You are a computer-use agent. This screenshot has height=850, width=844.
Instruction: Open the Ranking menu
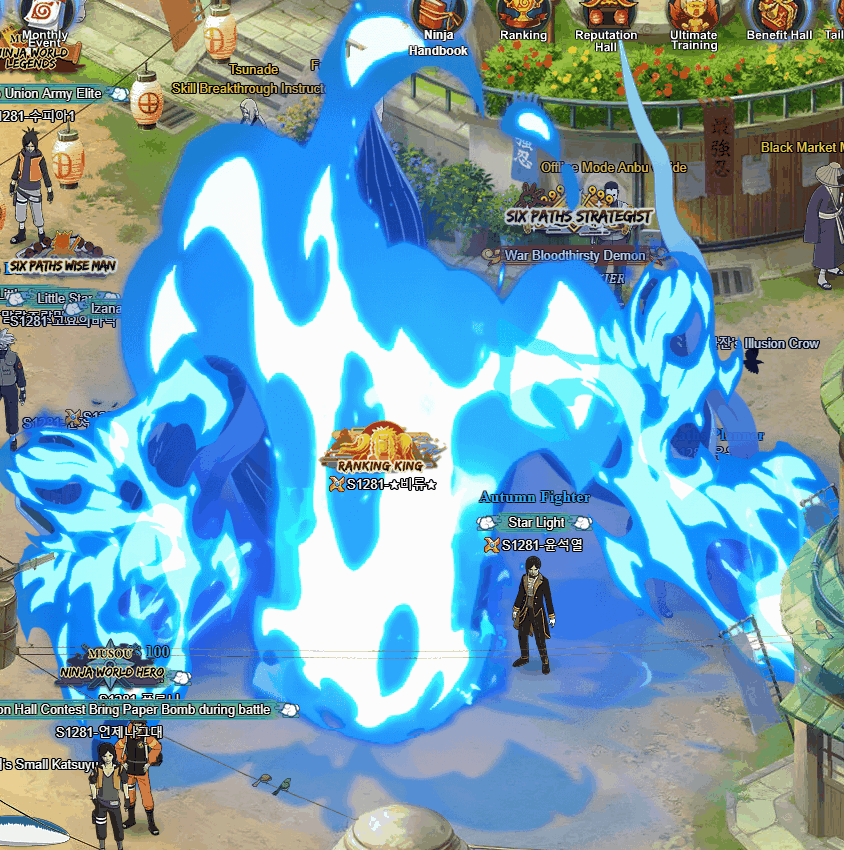tap(523, 16)
